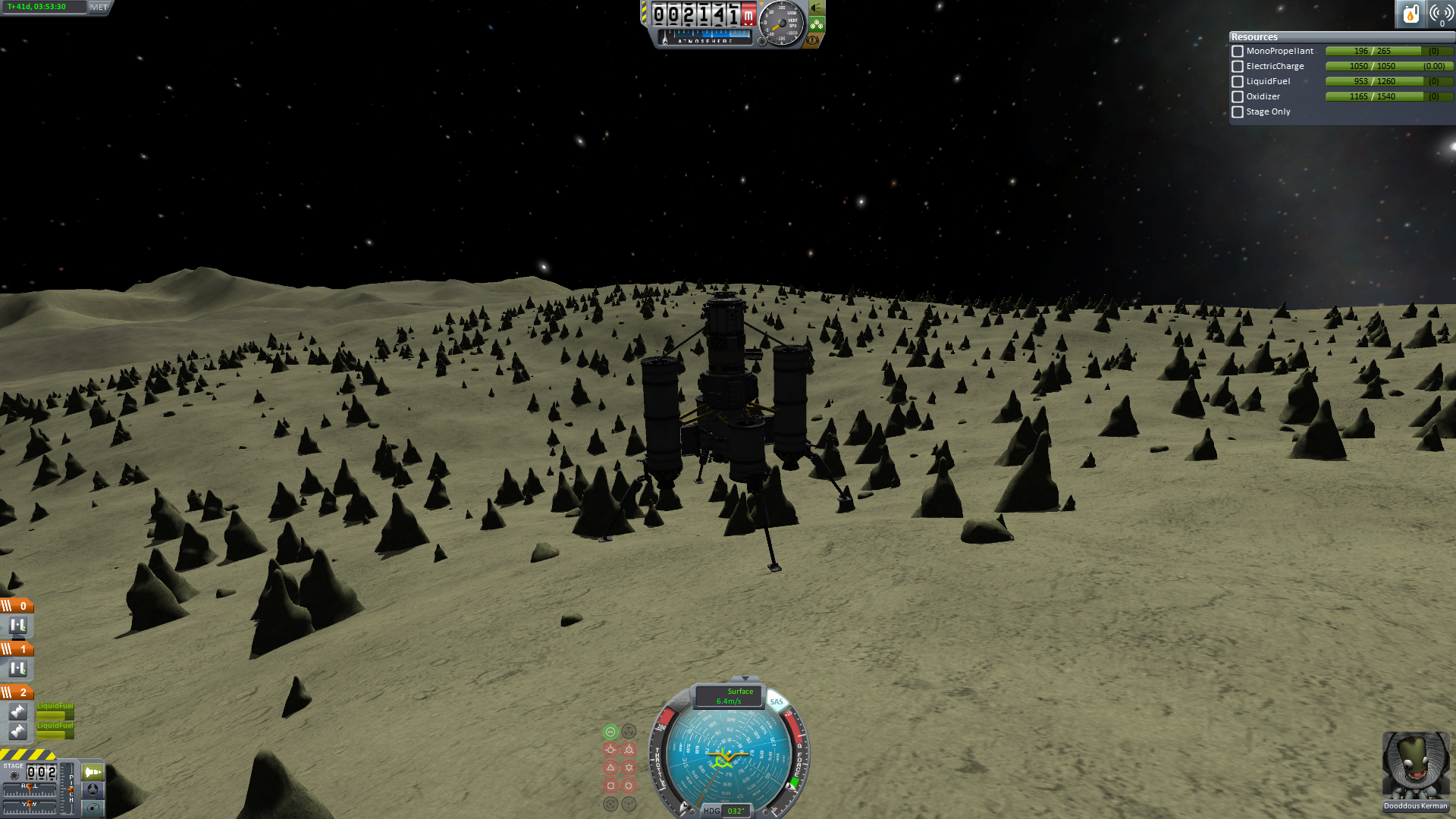Open the resources fuel-drop toolbar icon
This screenshot has height=819, width=1456.
(x=1410, y=14)
